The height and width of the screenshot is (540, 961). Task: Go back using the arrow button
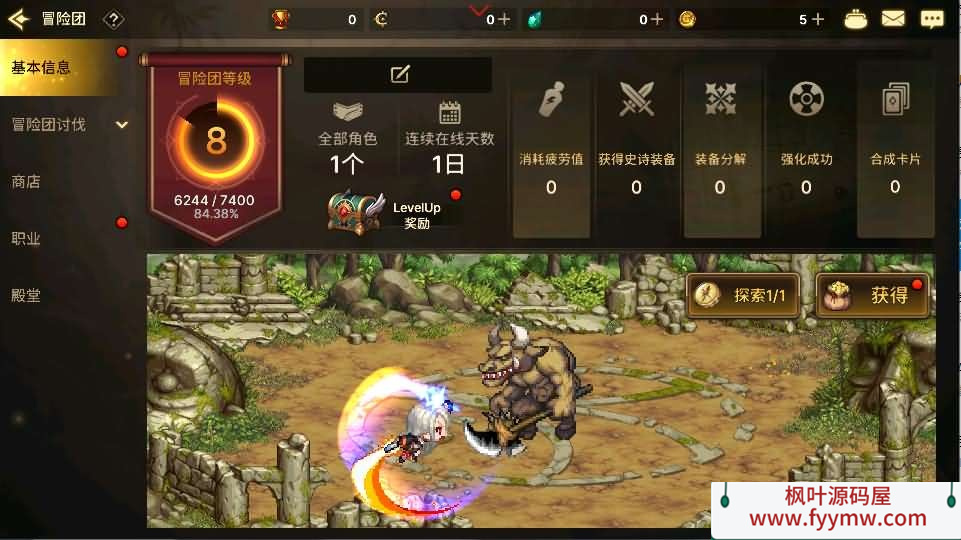19,19
